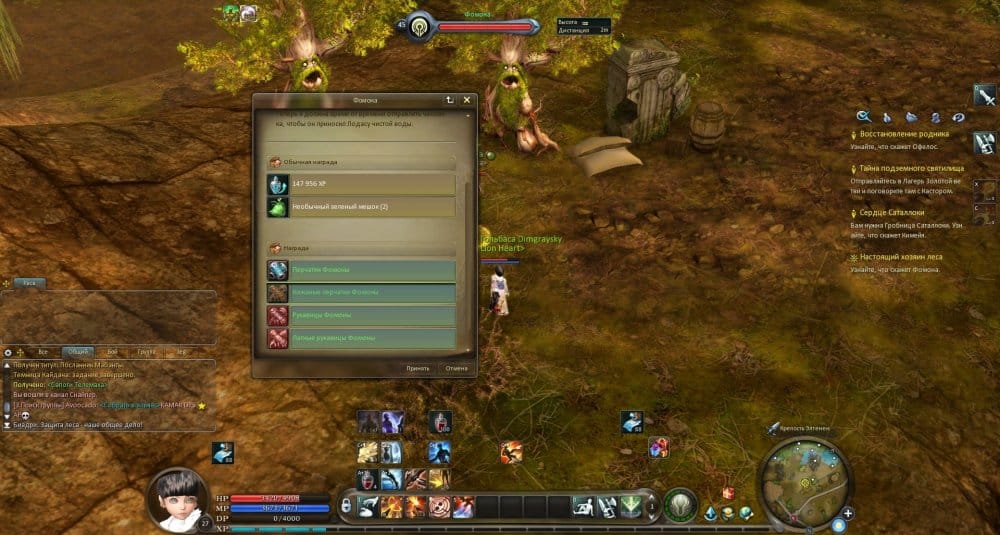The width and height of the screenshot is (1000, 535).
Task: Cancel the dialog with Отмена
Action: click(x=456, y=368)
